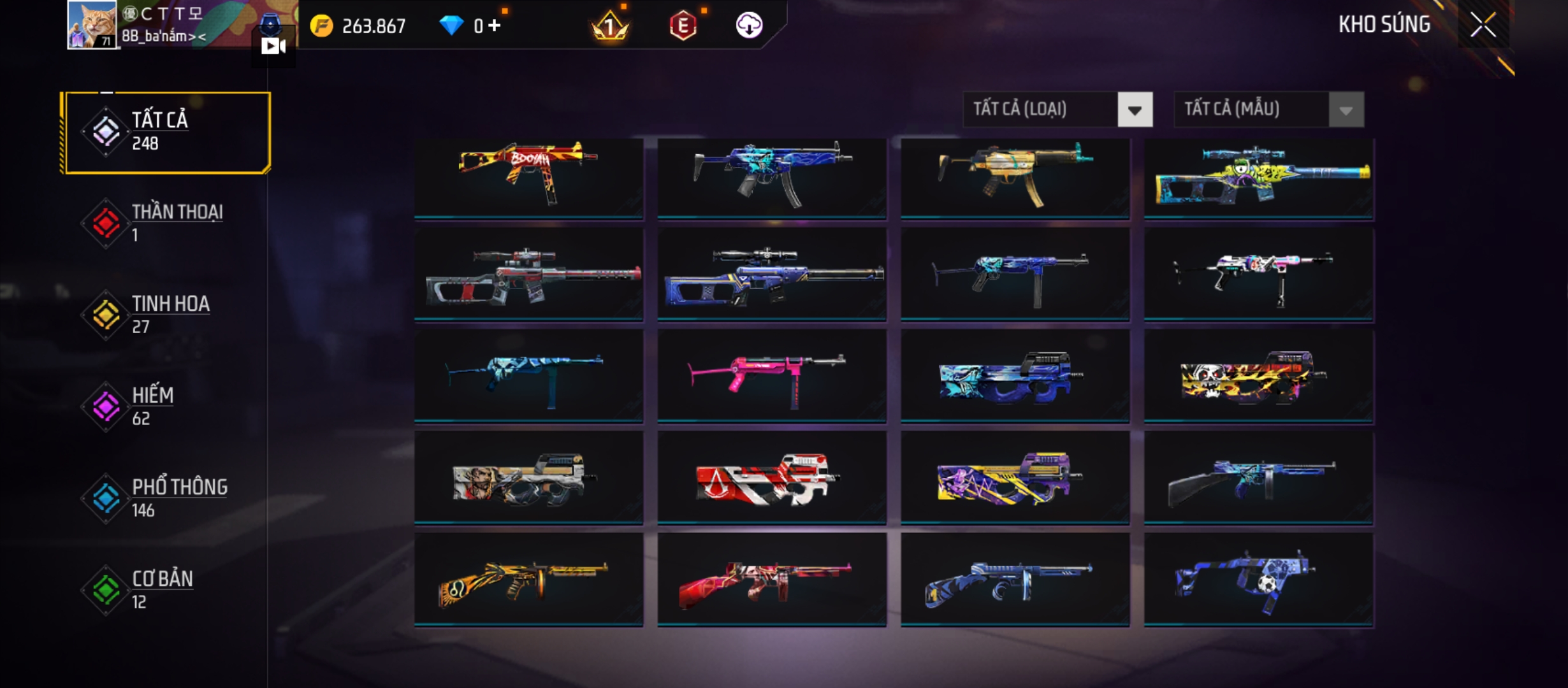Screen dimensions: 1568x688
Task: Select the Booyah UMP skin
Action: point(528,178)
